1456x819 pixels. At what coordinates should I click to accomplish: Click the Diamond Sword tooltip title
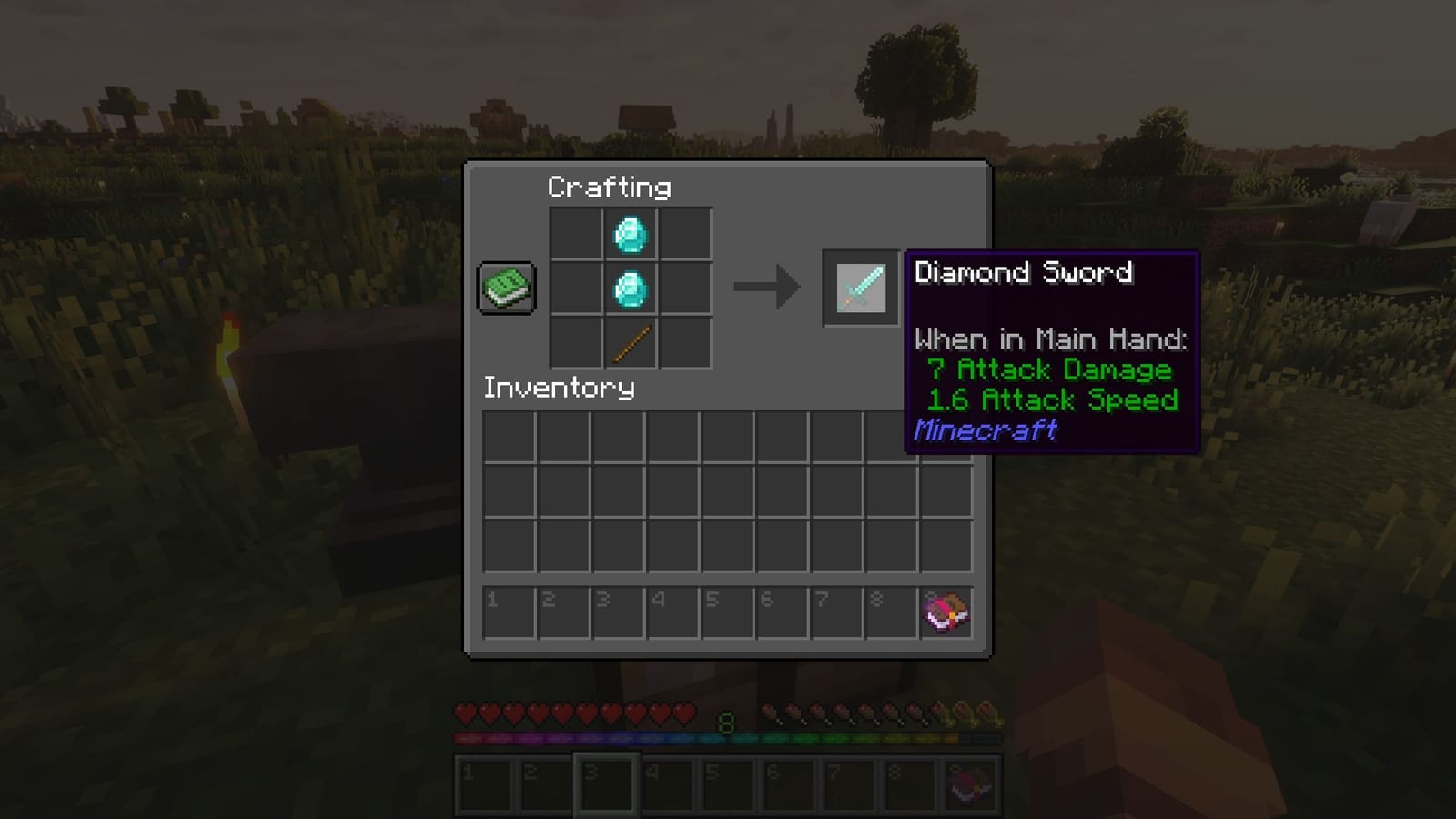pyautogui.click(x=1023, y=272)
